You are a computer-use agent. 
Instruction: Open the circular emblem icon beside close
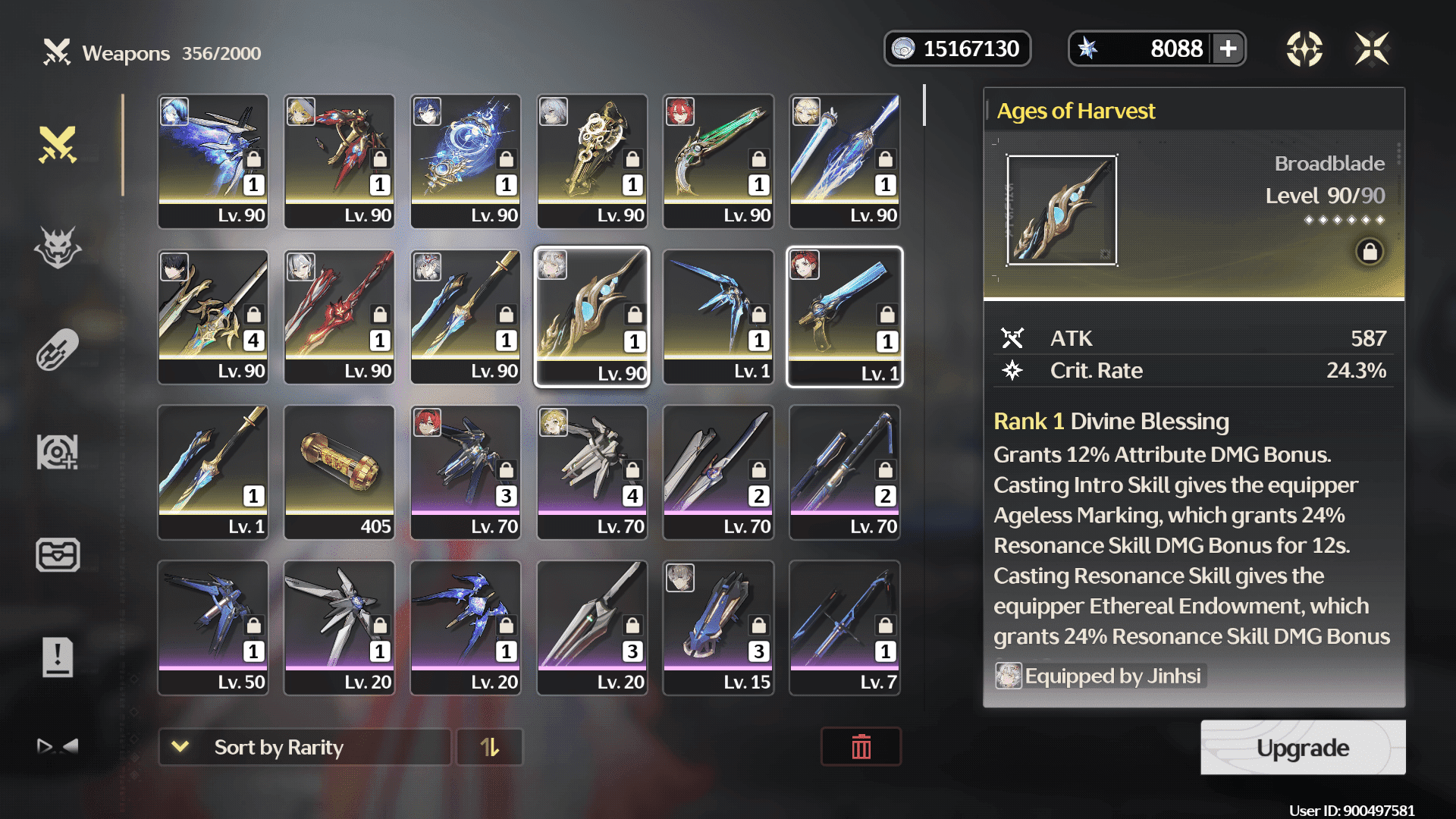[1304, 49]
